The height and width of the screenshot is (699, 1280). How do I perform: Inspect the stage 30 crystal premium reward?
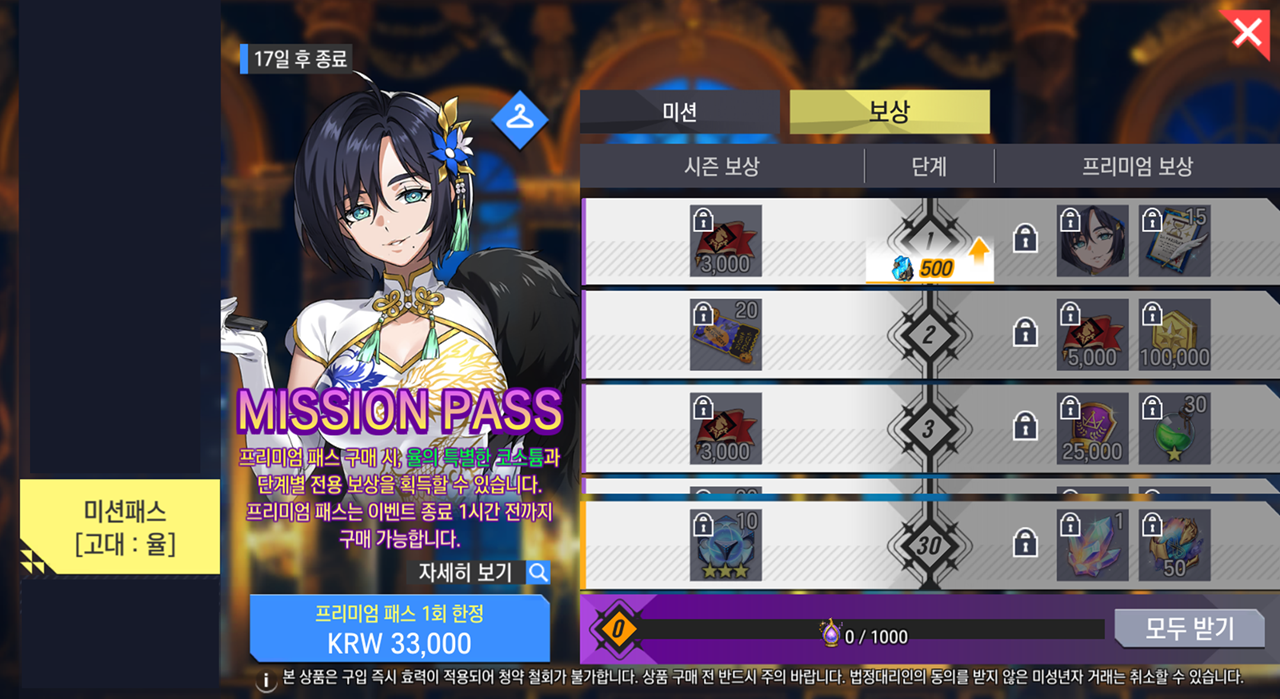pyautogui.click(x=1092, y=545)
